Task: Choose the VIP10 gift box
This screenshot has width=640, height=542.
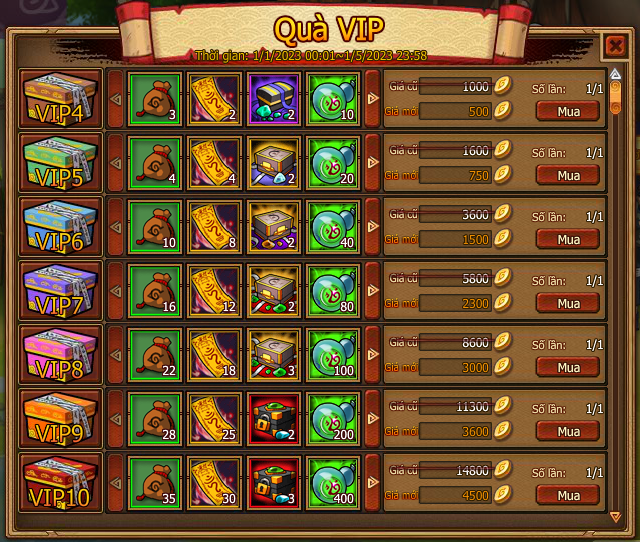Action: (x=61, y=483)
